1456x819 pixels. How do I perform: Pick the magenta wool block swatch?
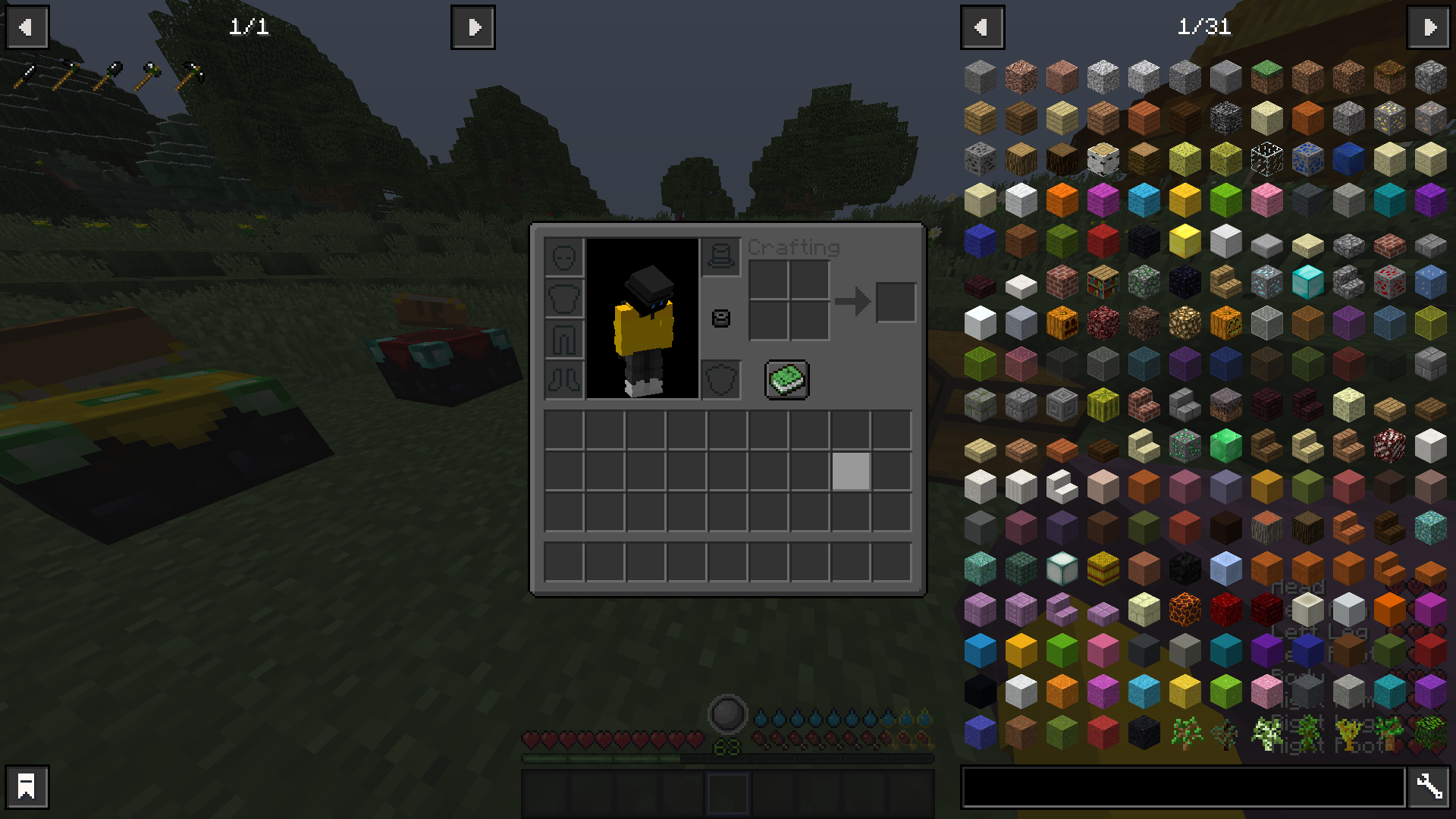[x=1102, y=200]
